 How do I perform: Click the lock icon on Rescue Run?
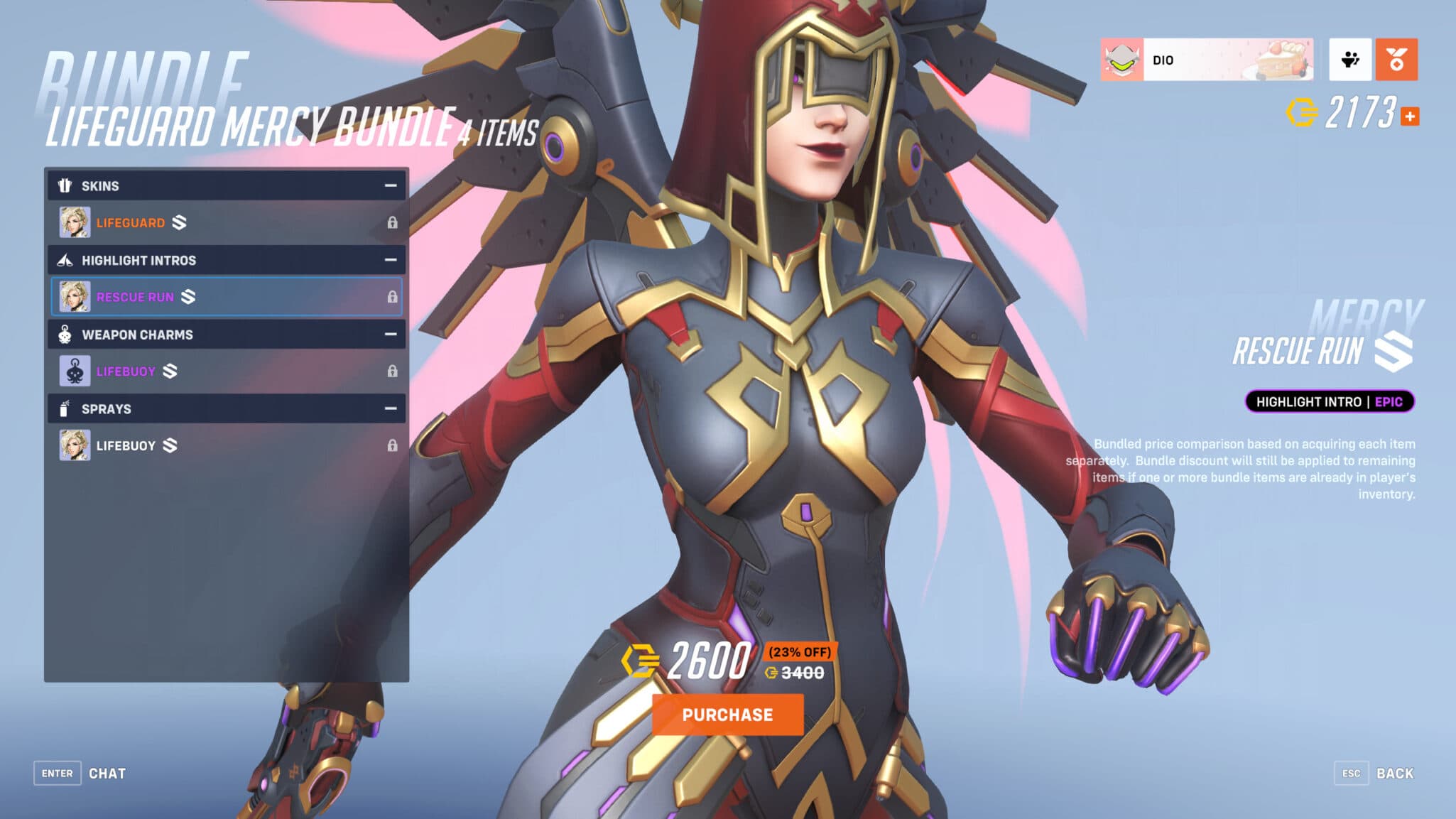coord(392,297)
